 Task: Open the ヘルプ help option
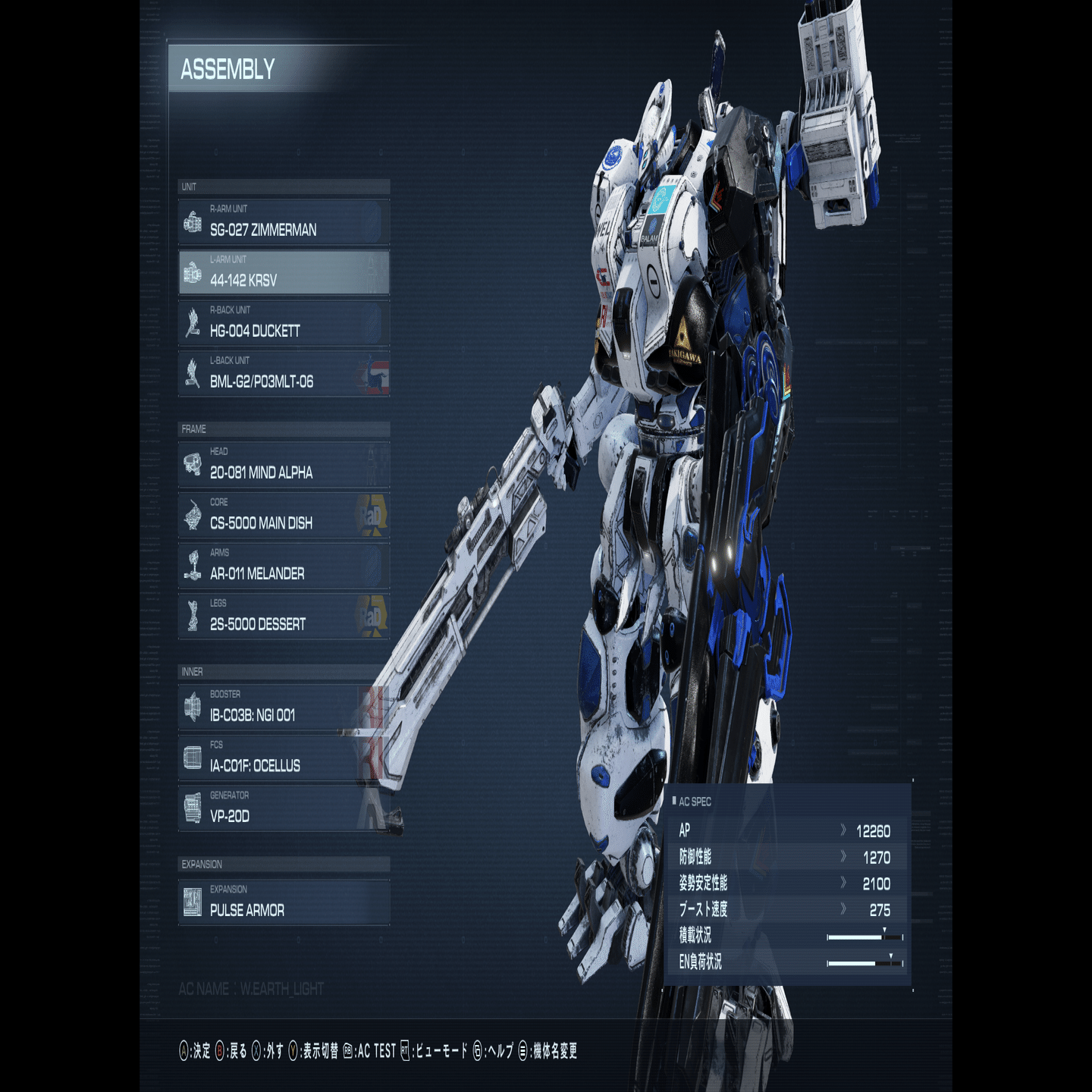pos(497,1053)
